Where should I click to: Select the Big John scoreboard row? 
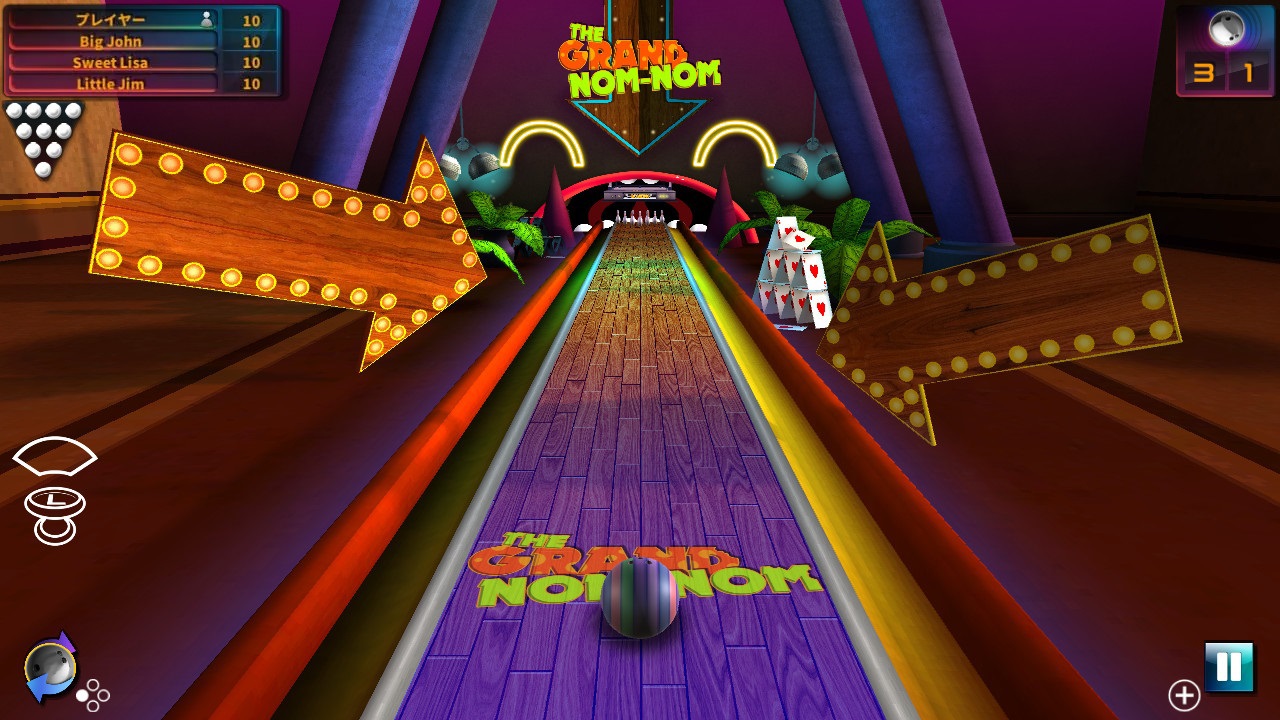pyautogui.click(x=110, y=42)
